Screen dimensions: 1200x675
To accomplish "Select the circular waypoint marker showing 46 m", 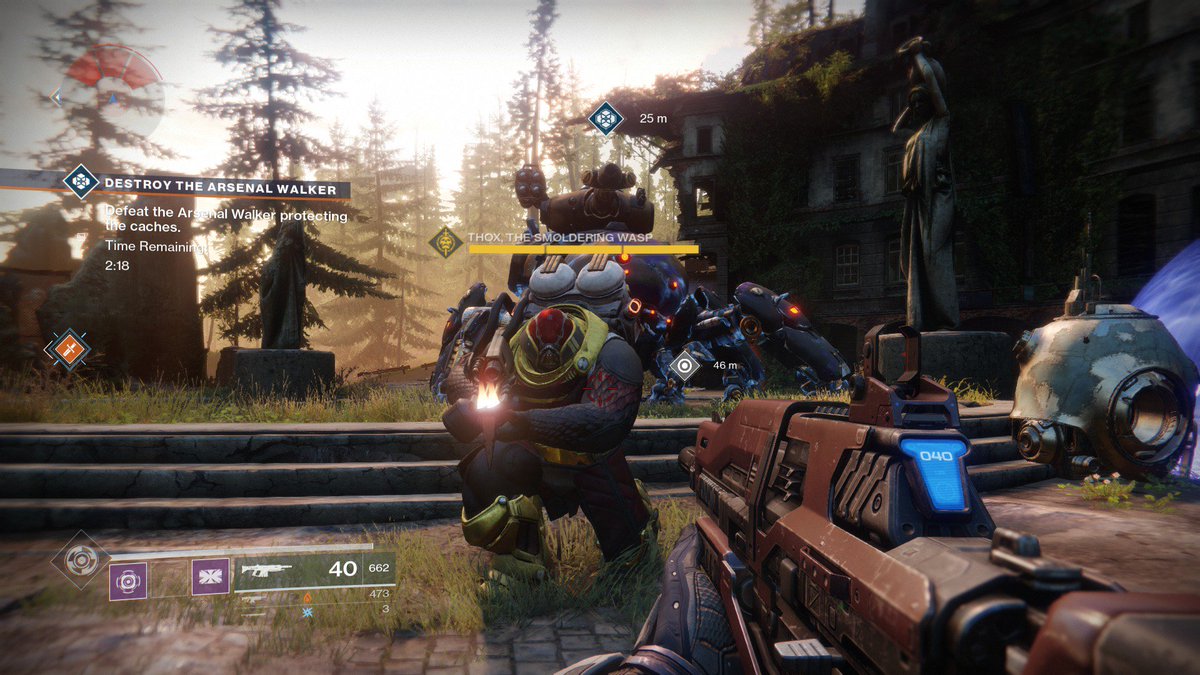I will (685, 365).
